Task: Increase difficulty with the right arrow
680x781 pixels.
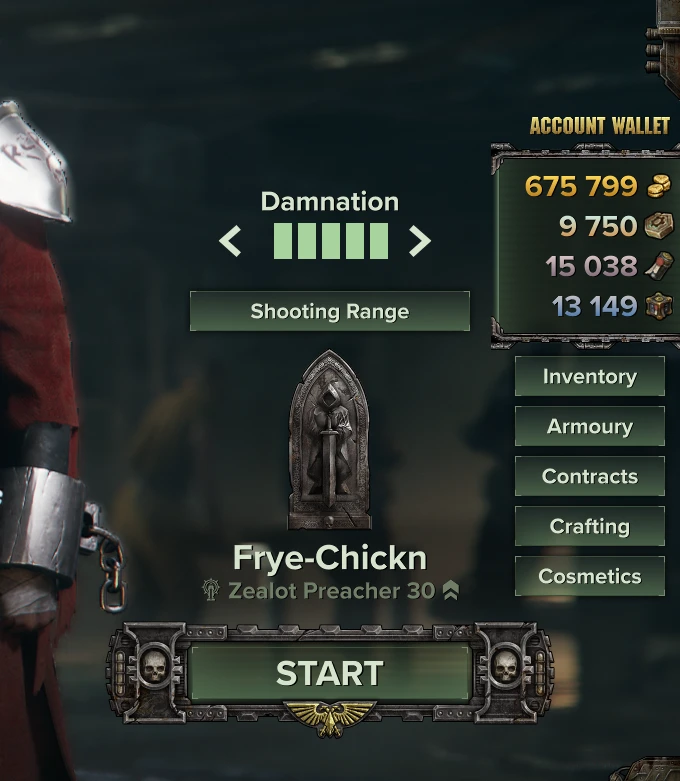Action: tap(420, 241)
